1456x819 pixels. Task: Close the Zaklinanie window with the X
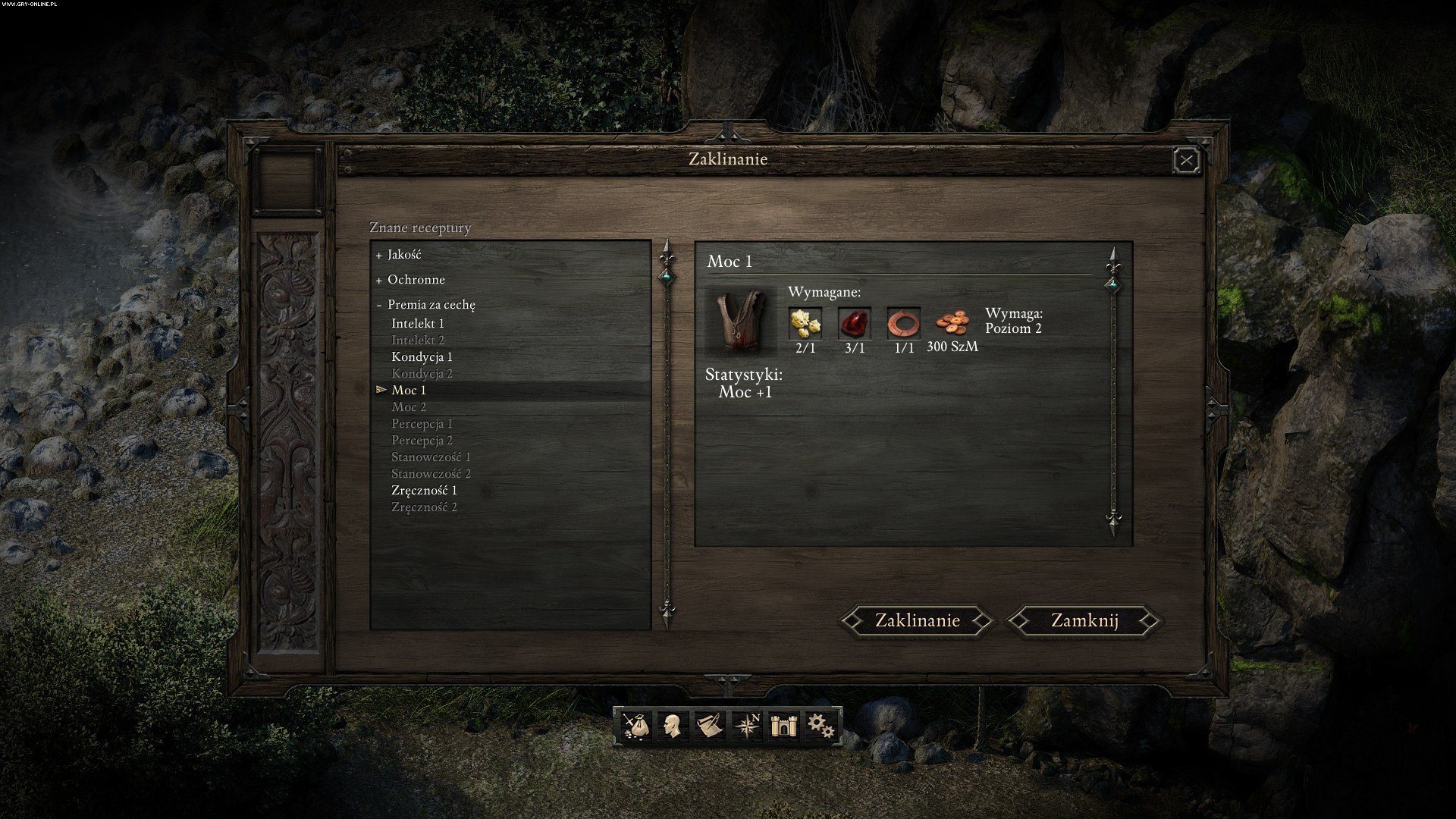tap(1186, 160)
